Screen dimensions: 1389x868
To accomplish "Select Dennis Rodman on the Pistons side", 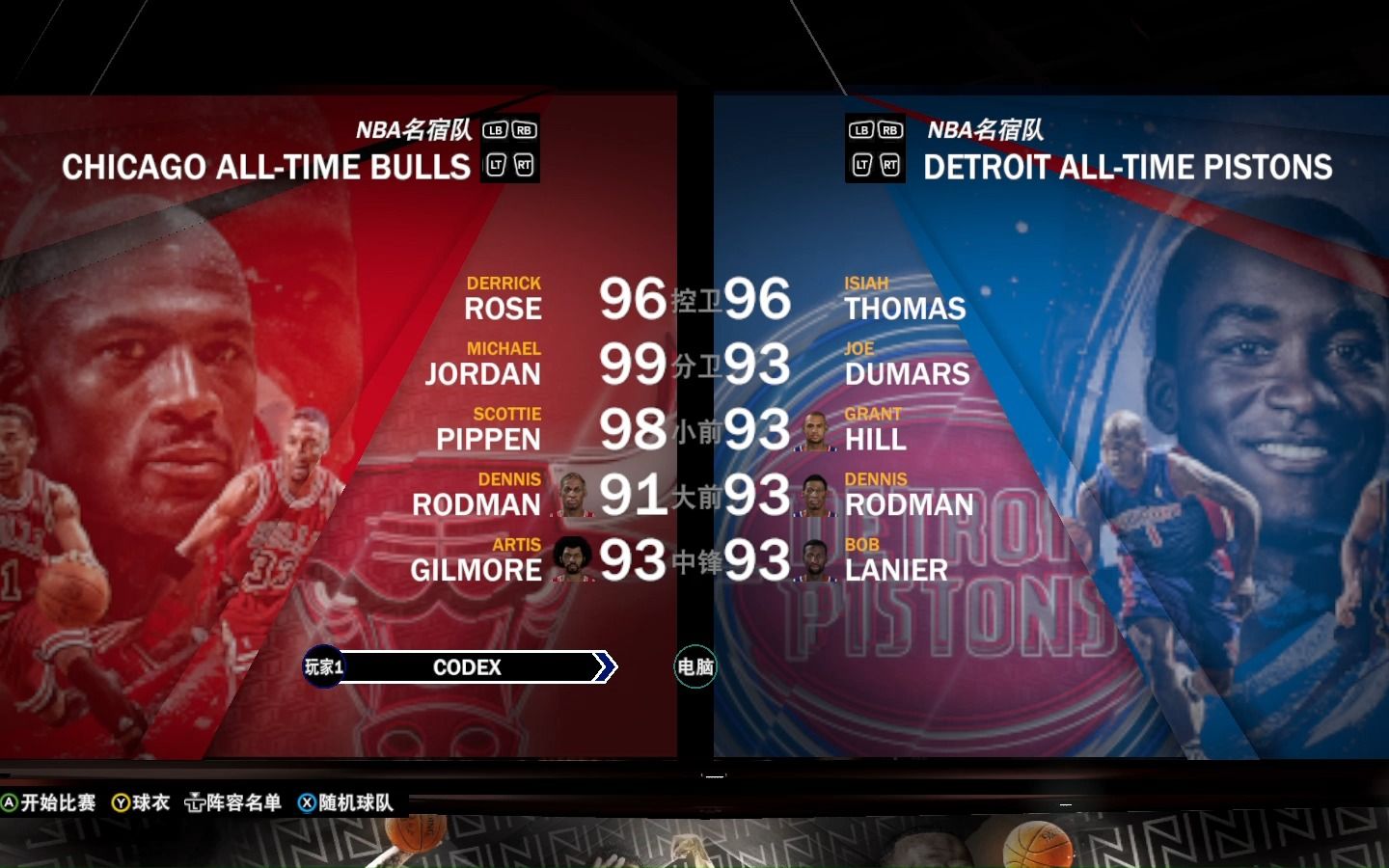I will [909, 495].
